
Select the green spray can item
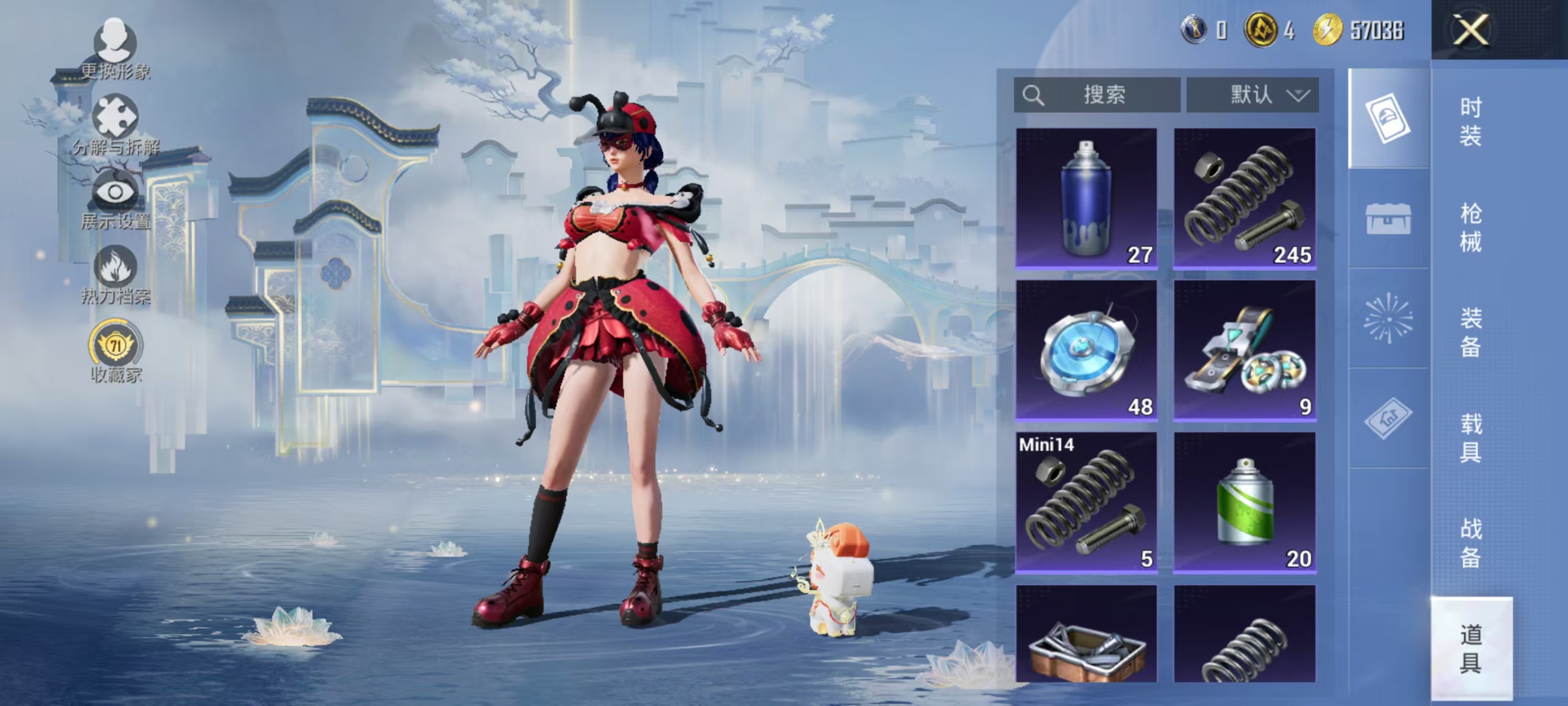[x=1244, y=502]
